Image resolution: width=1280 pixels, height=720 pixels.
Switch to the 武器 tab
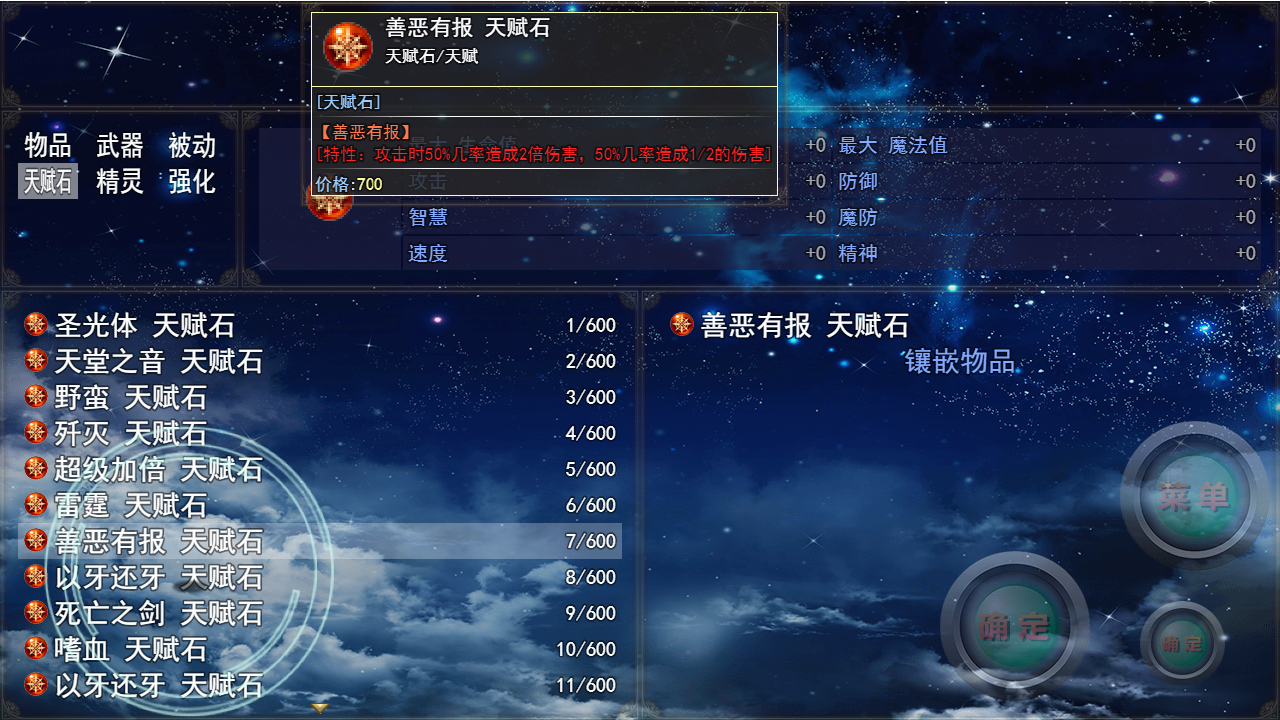click(119, 145)
